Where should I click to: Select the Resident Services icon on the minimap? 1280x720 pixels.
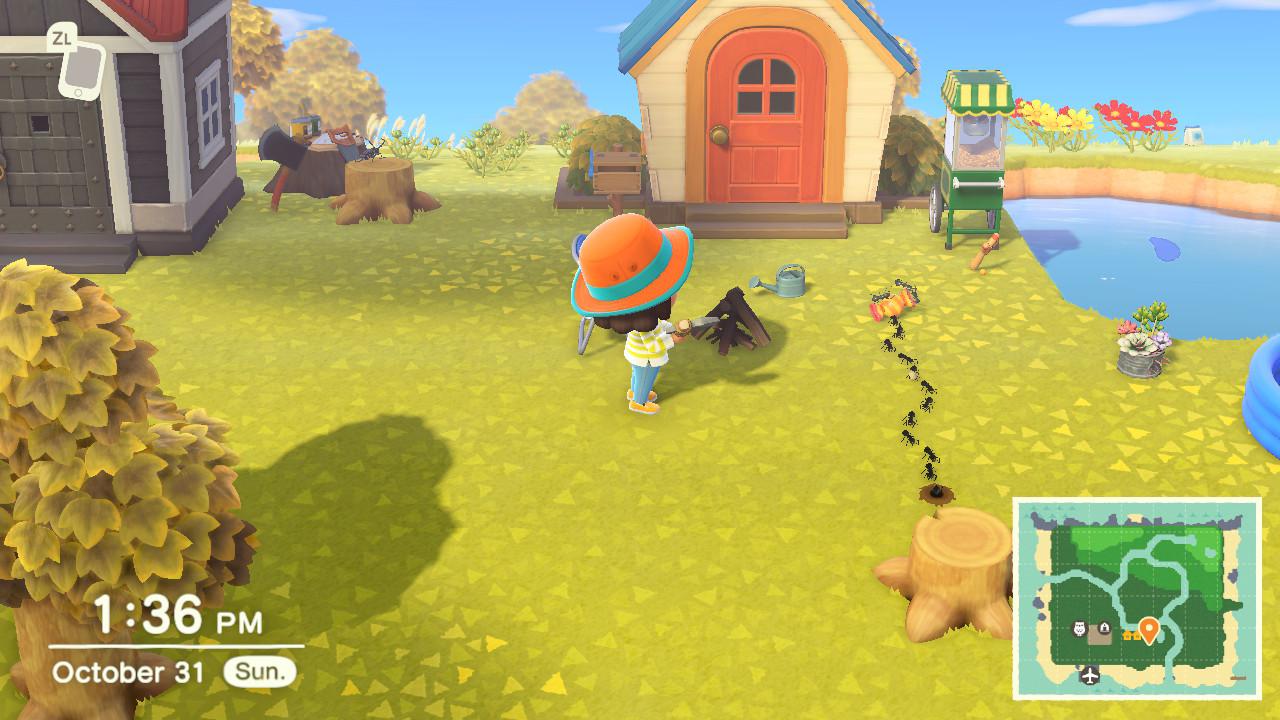click(1104, 627)
